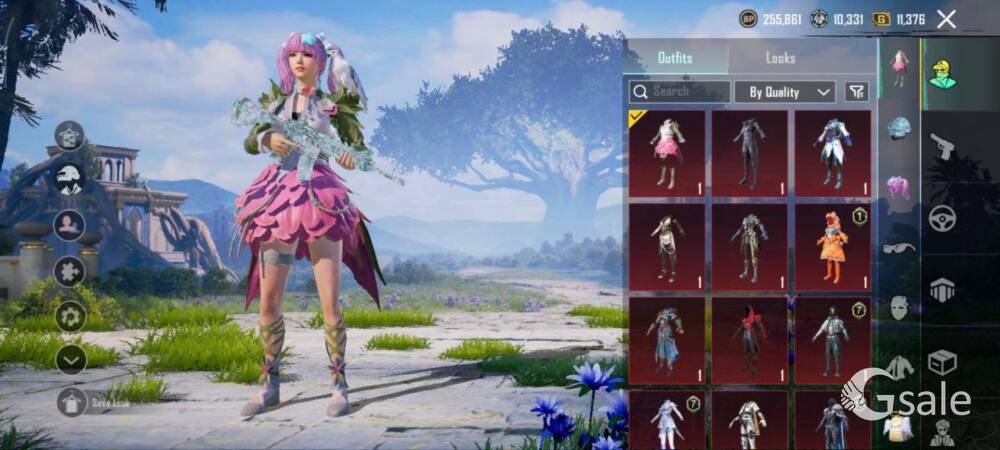
Task: Open the character avatar section
Action: click(941, 73)
